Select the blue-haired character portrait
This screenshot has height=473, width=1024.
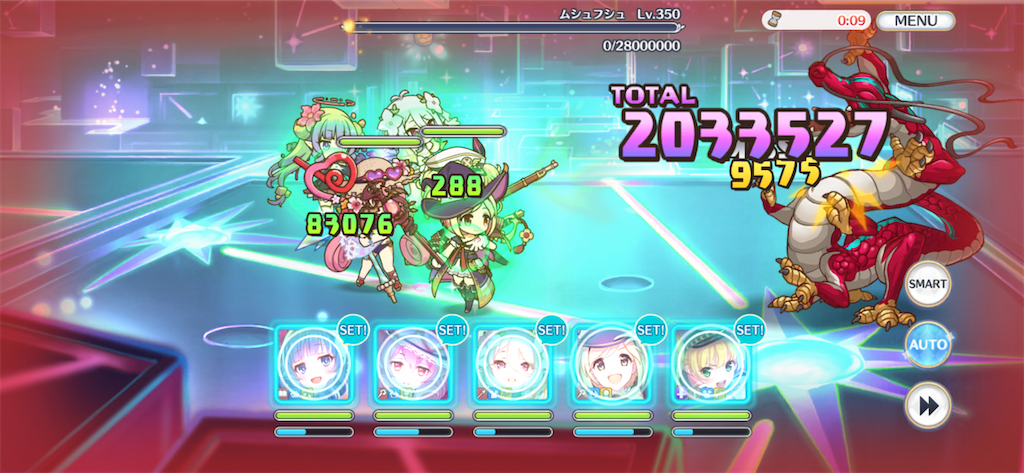pyautogui.click(x=312, y=365)
